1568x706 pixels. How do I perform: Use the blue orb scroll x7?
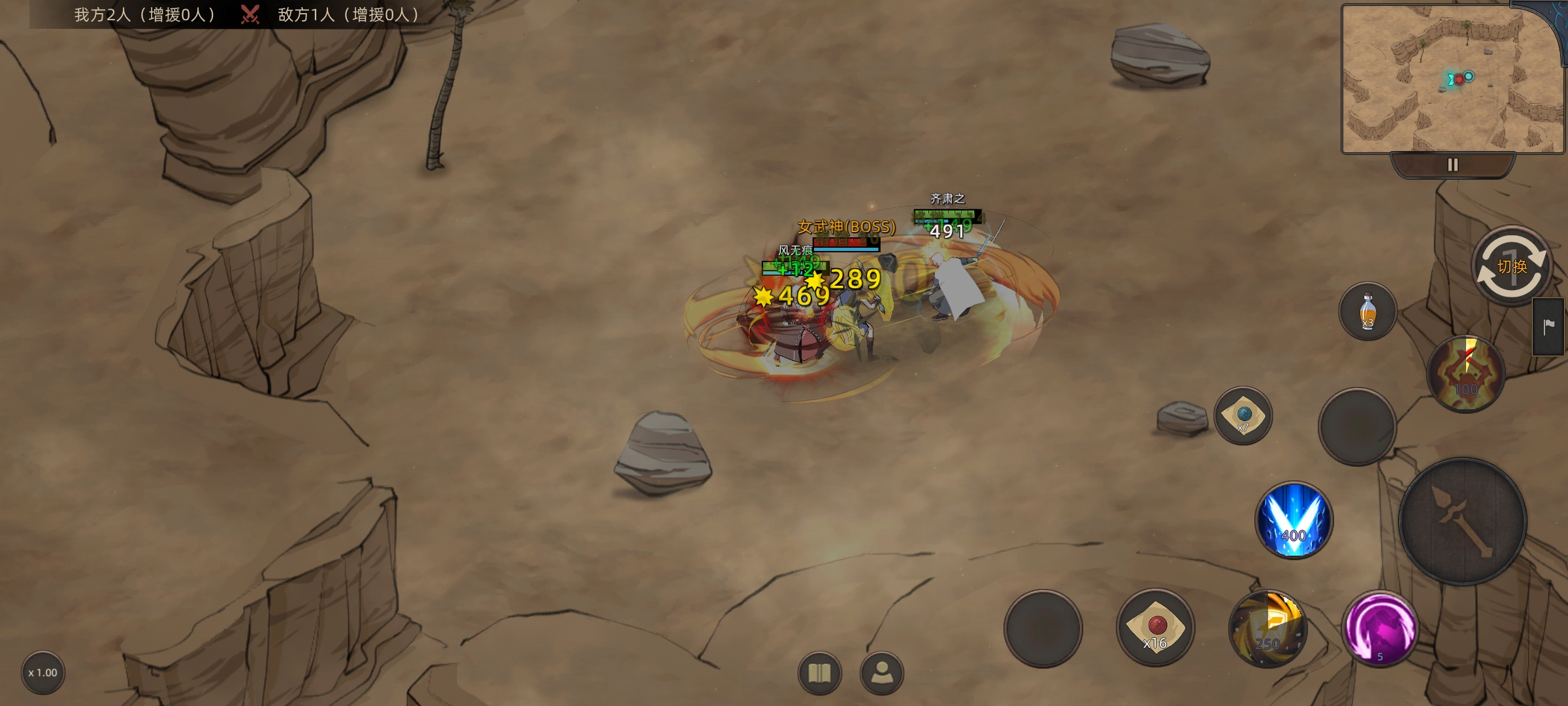[1243, 416]
